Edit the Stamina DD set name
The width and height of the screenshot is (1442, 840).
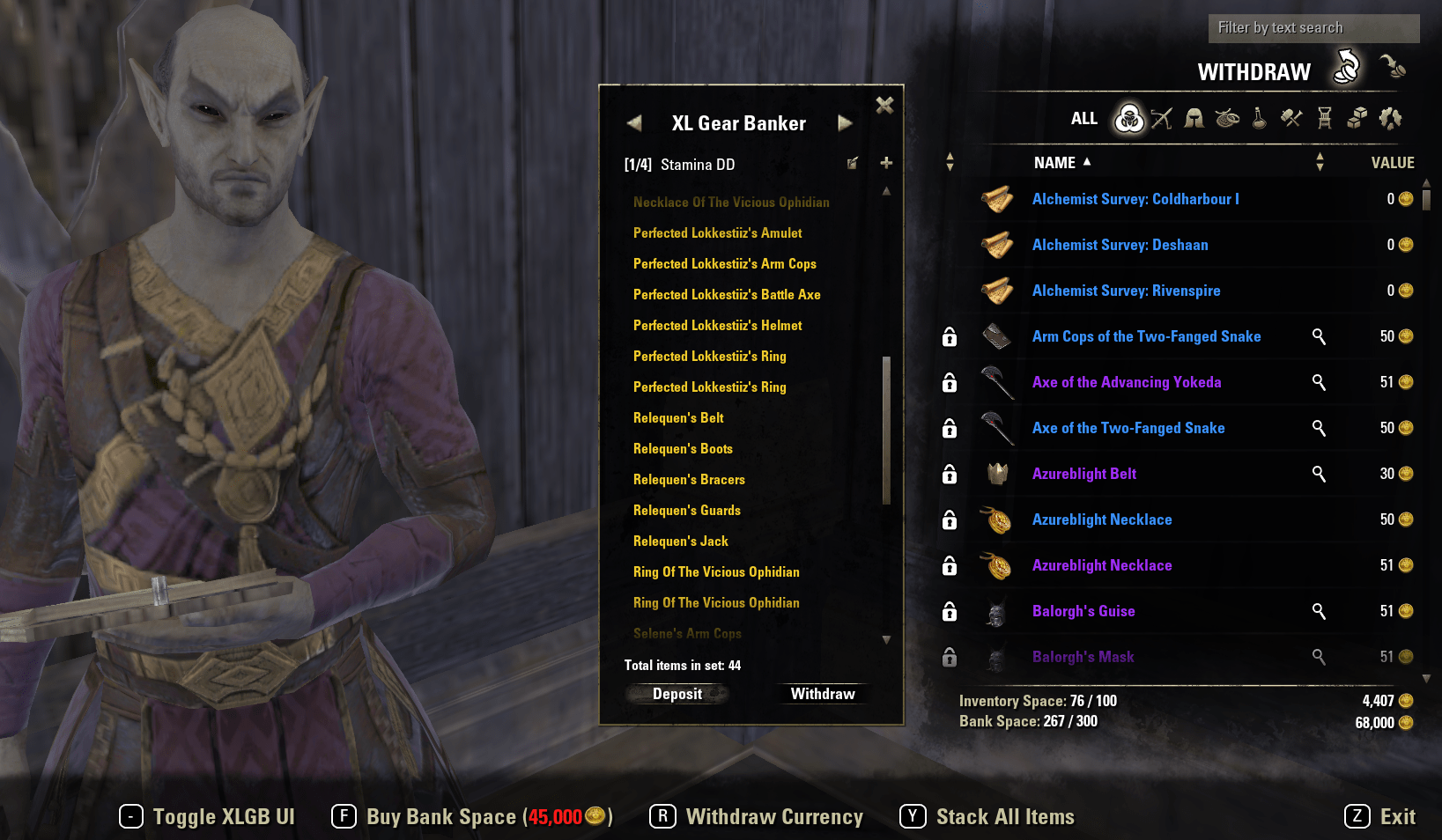pyautogui.click(x=851, y=163)
